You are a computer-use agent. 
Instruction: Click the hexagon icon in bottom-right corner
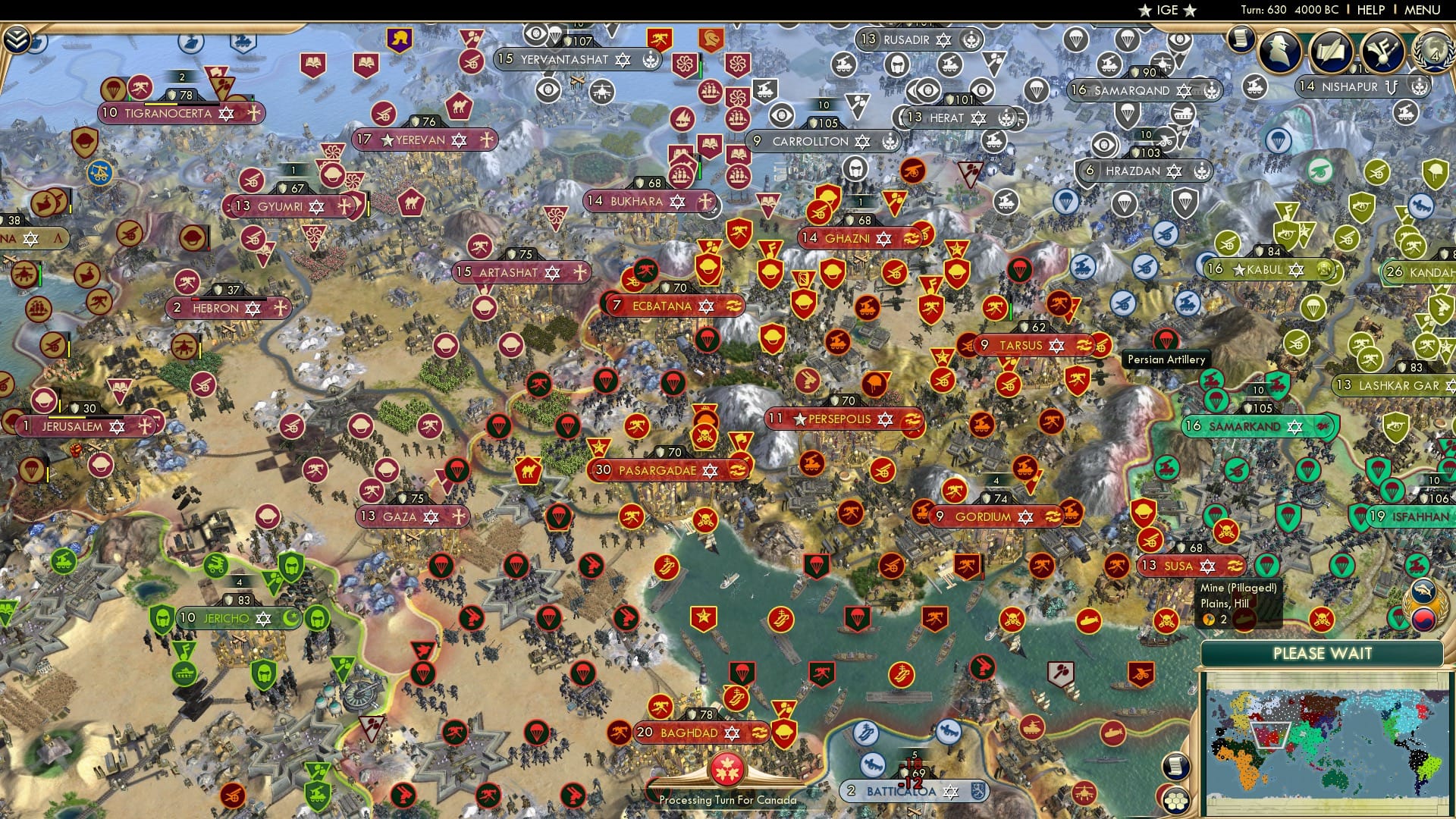pos(1175,800)
